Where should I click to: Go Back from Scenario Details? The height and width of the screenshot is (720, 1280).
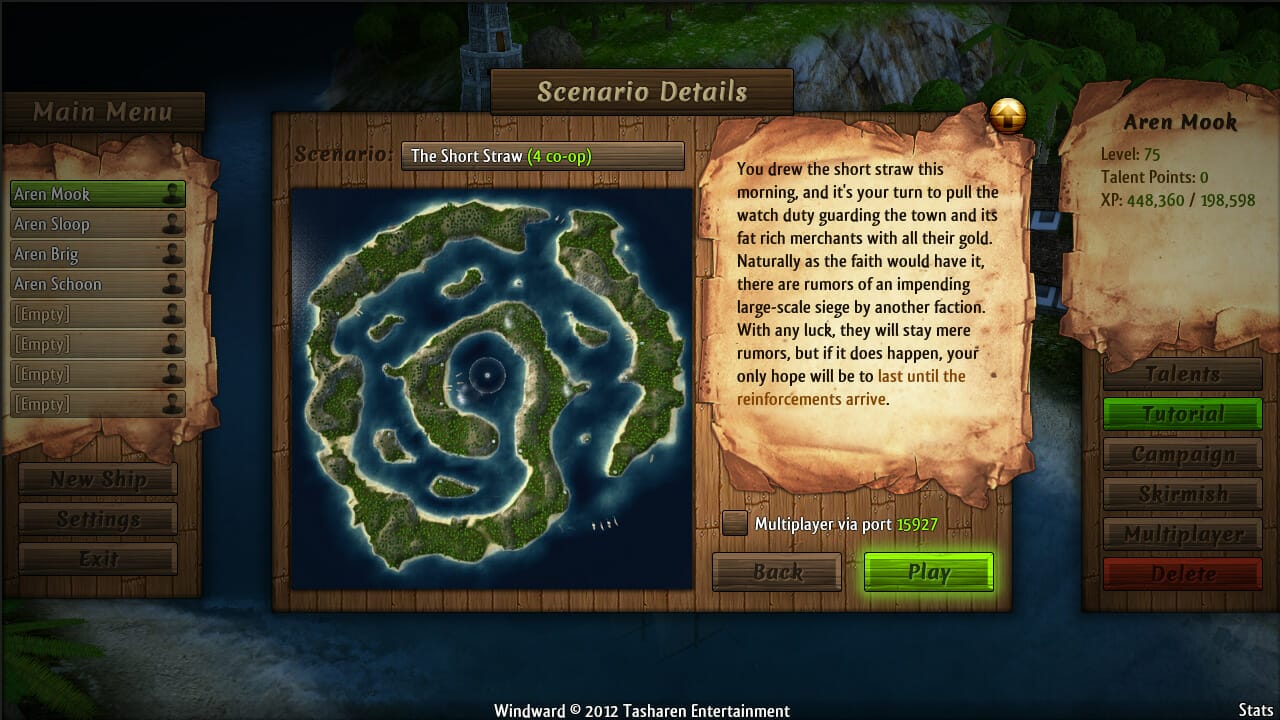(x=777, y=572)
